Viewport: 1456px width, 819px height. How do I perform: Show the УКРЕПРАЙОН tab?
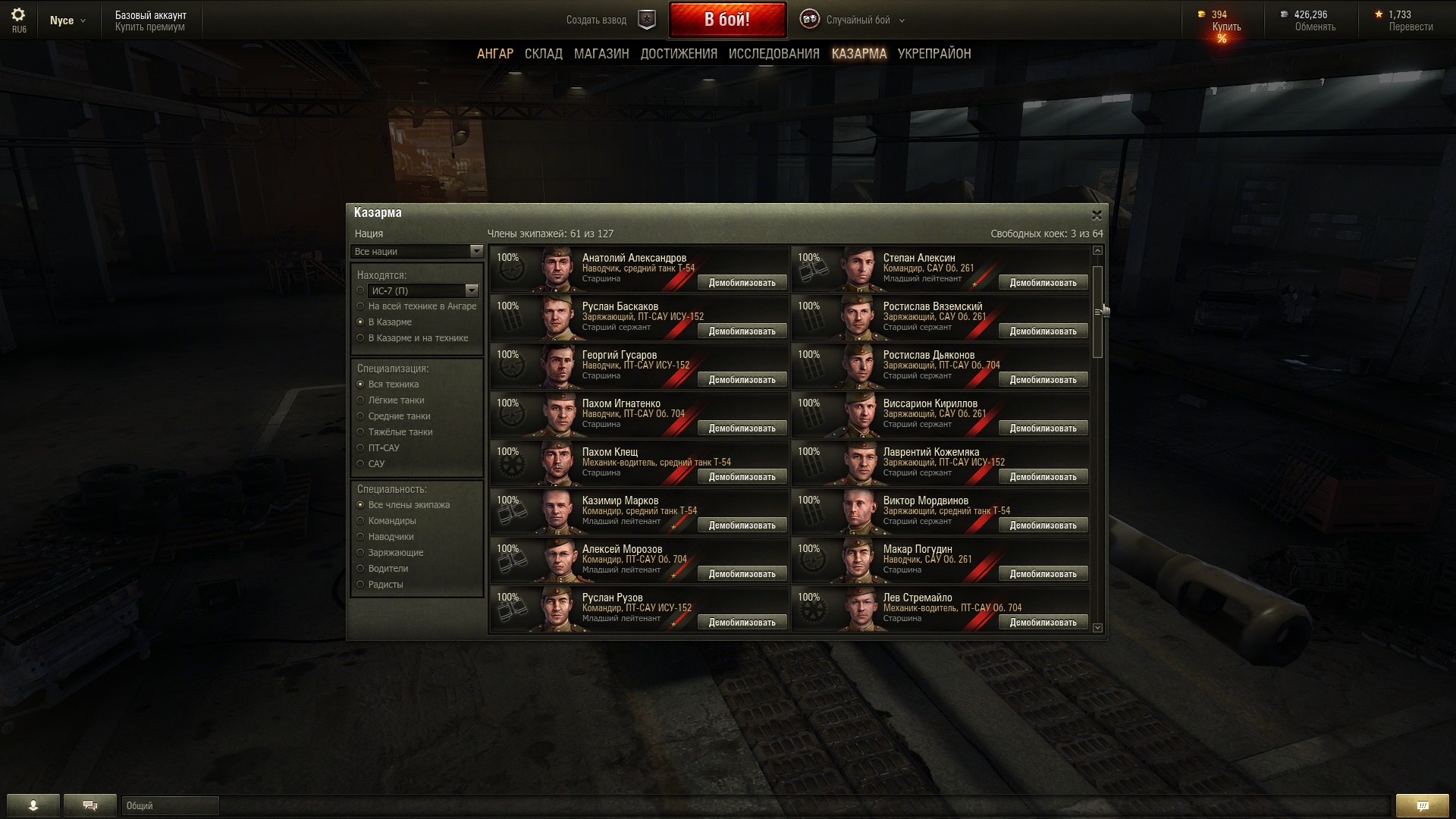tap(934, 54)
